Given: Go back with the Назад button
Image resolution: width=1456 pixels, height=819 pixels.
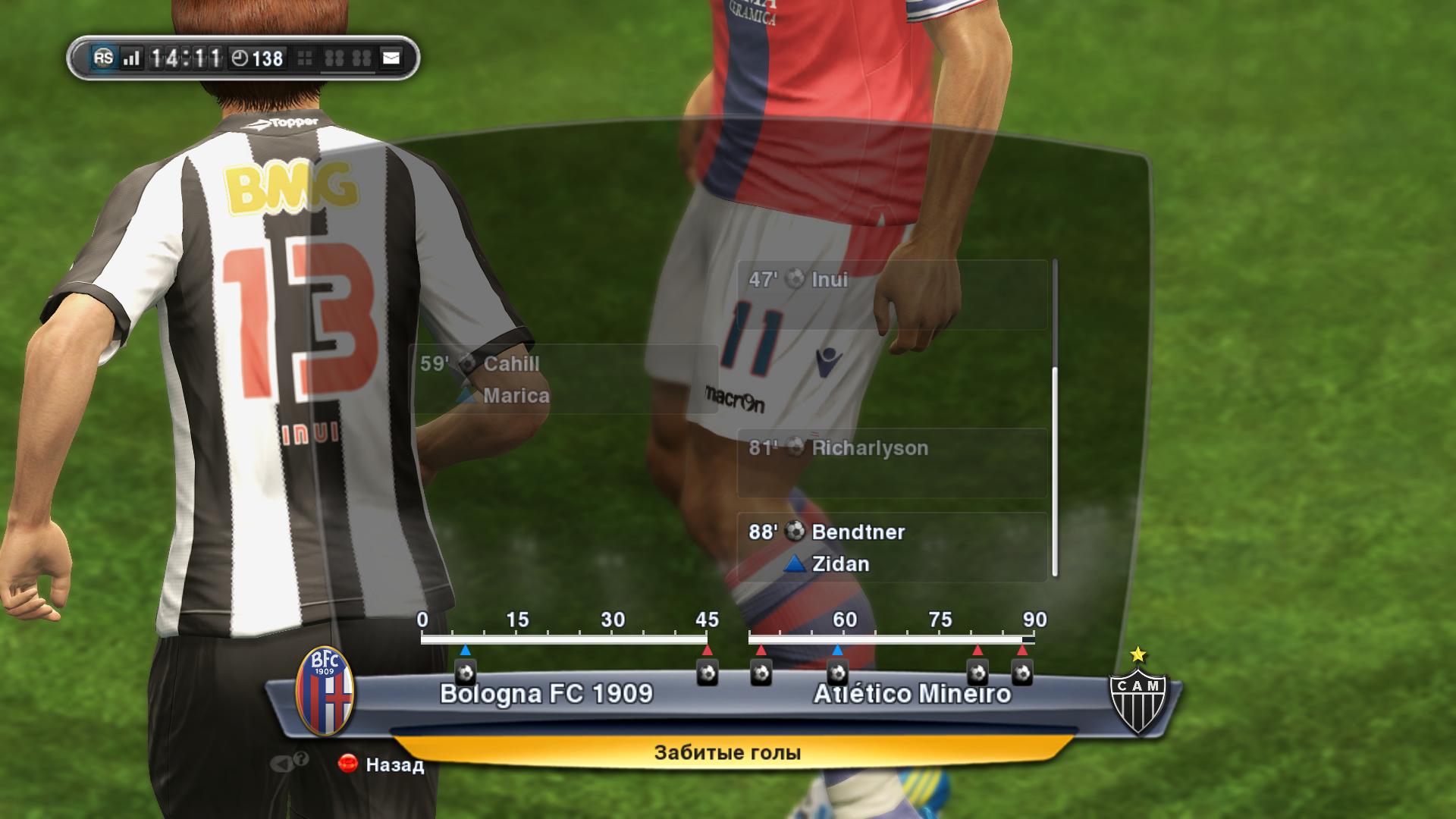Looking at the screenshot, I should (x=383, y=764).
